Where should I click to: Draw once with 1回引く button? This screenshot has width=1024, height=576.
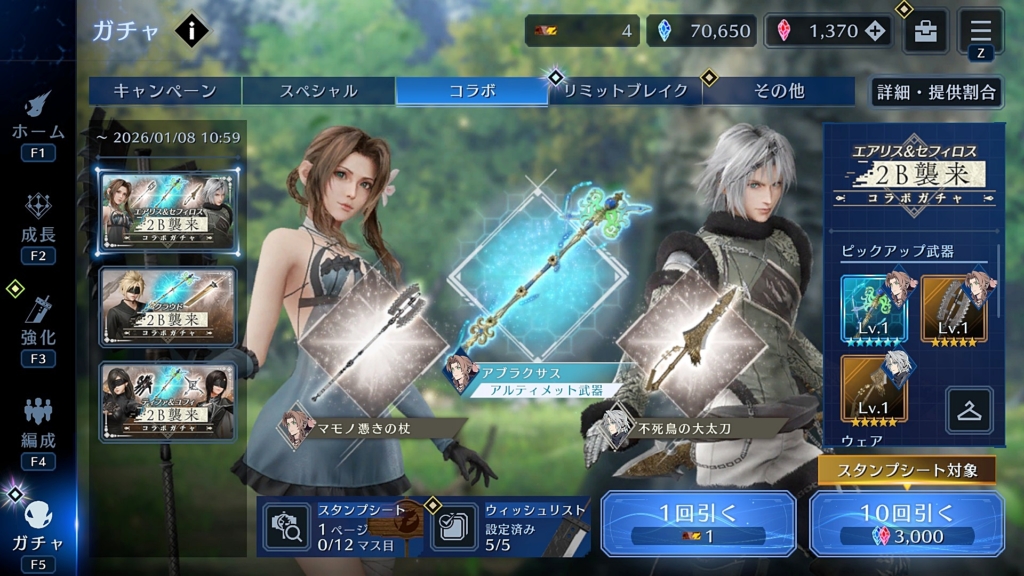click(x=698, y=524)
